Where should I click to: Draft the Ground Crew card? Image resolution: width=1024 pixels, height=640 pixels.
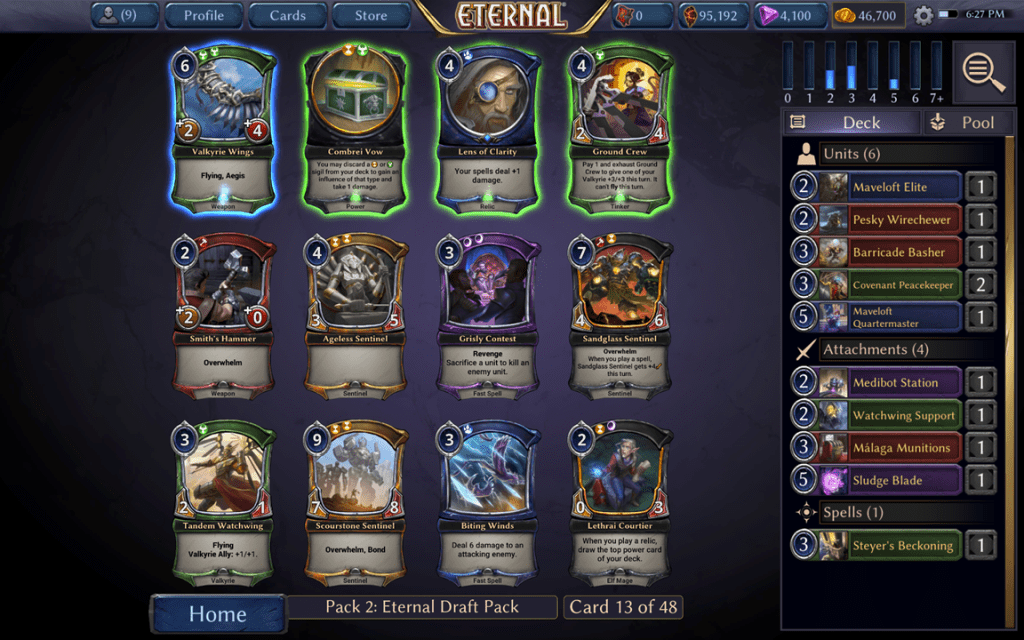(620, 130)
